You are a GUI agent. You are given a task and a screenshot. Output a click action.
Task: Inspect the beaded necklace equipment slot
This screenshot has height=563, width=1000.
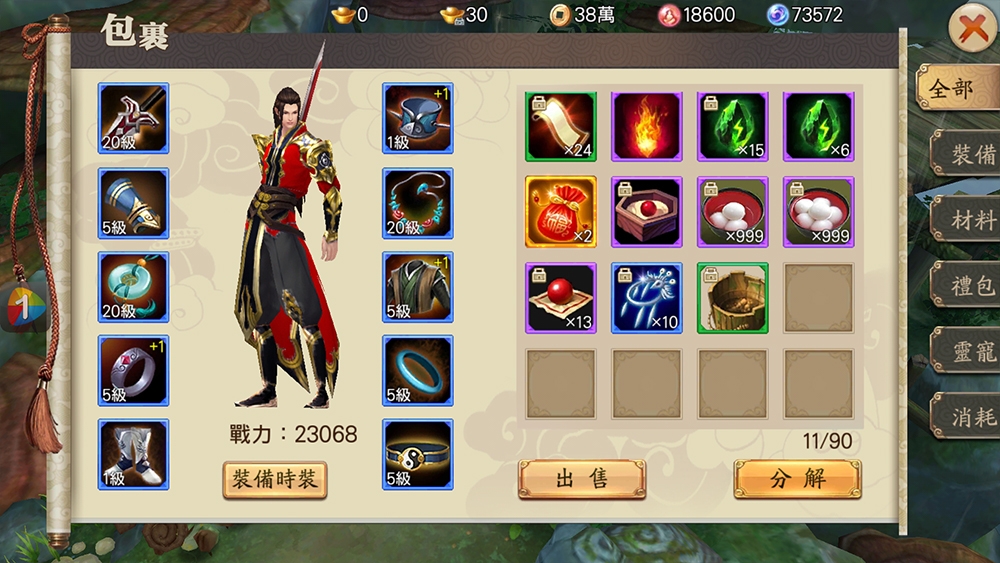pos(418,203)
